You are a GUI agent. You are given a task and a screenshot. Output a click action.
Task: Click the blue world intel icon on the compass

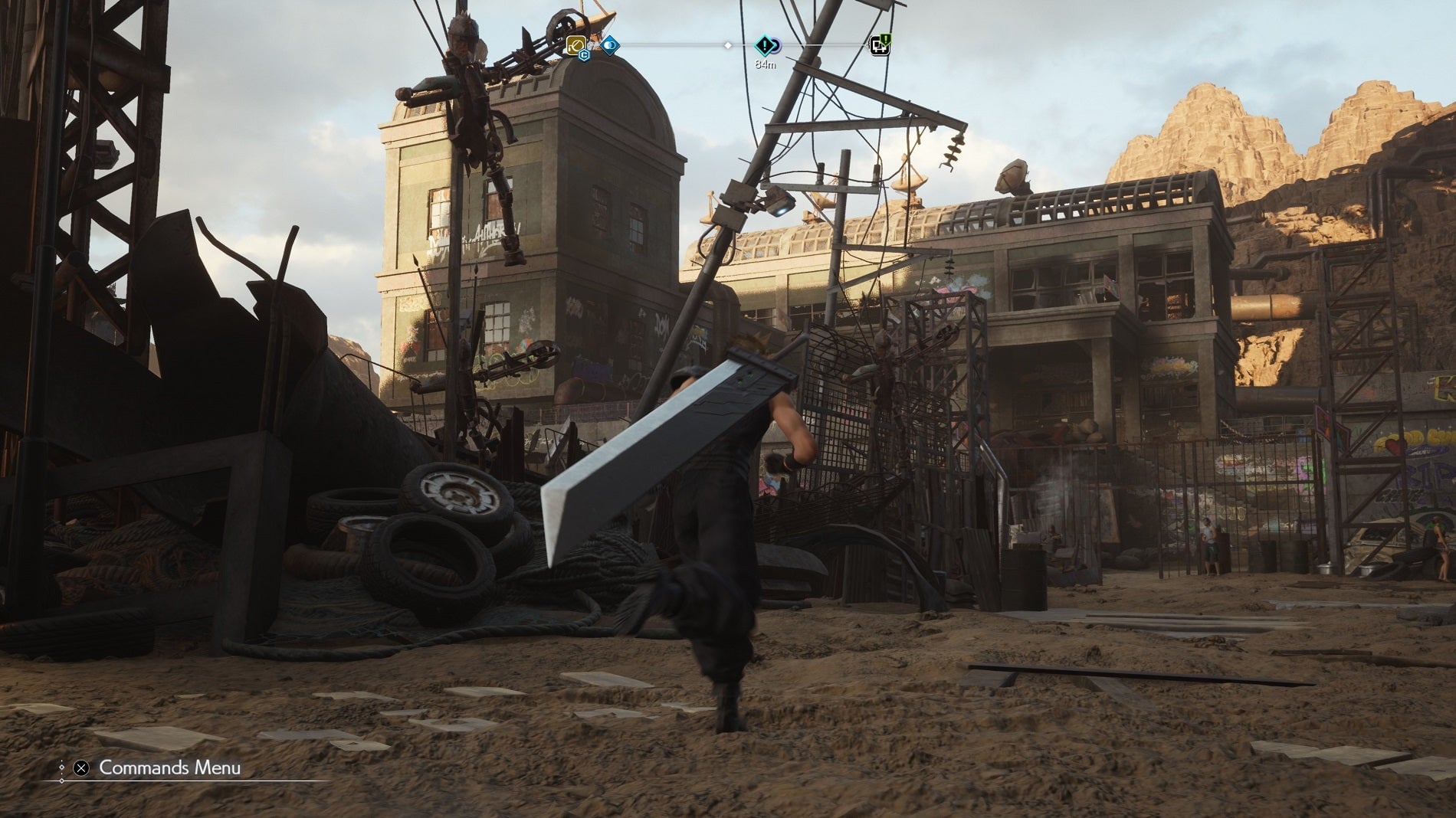610,45
